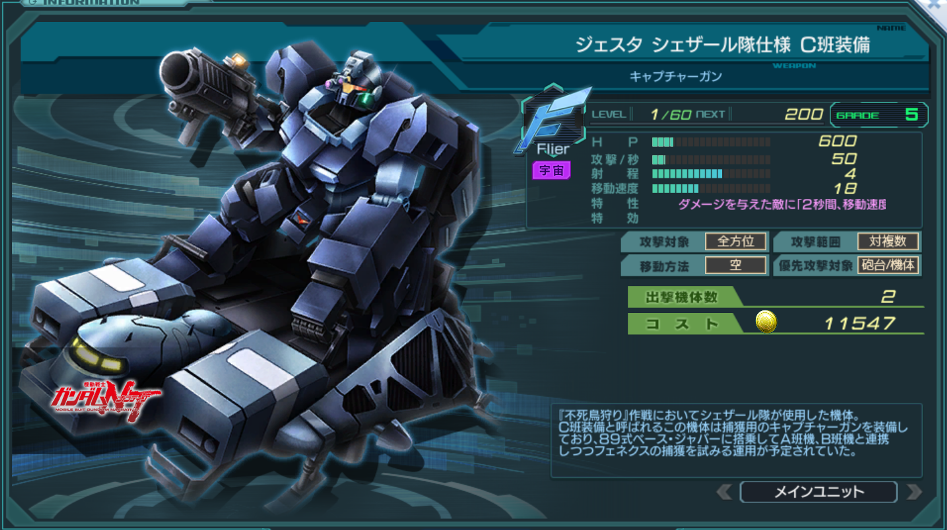Go to the previous unit with left arrow

pyautogui.click(x=725, y=492)
